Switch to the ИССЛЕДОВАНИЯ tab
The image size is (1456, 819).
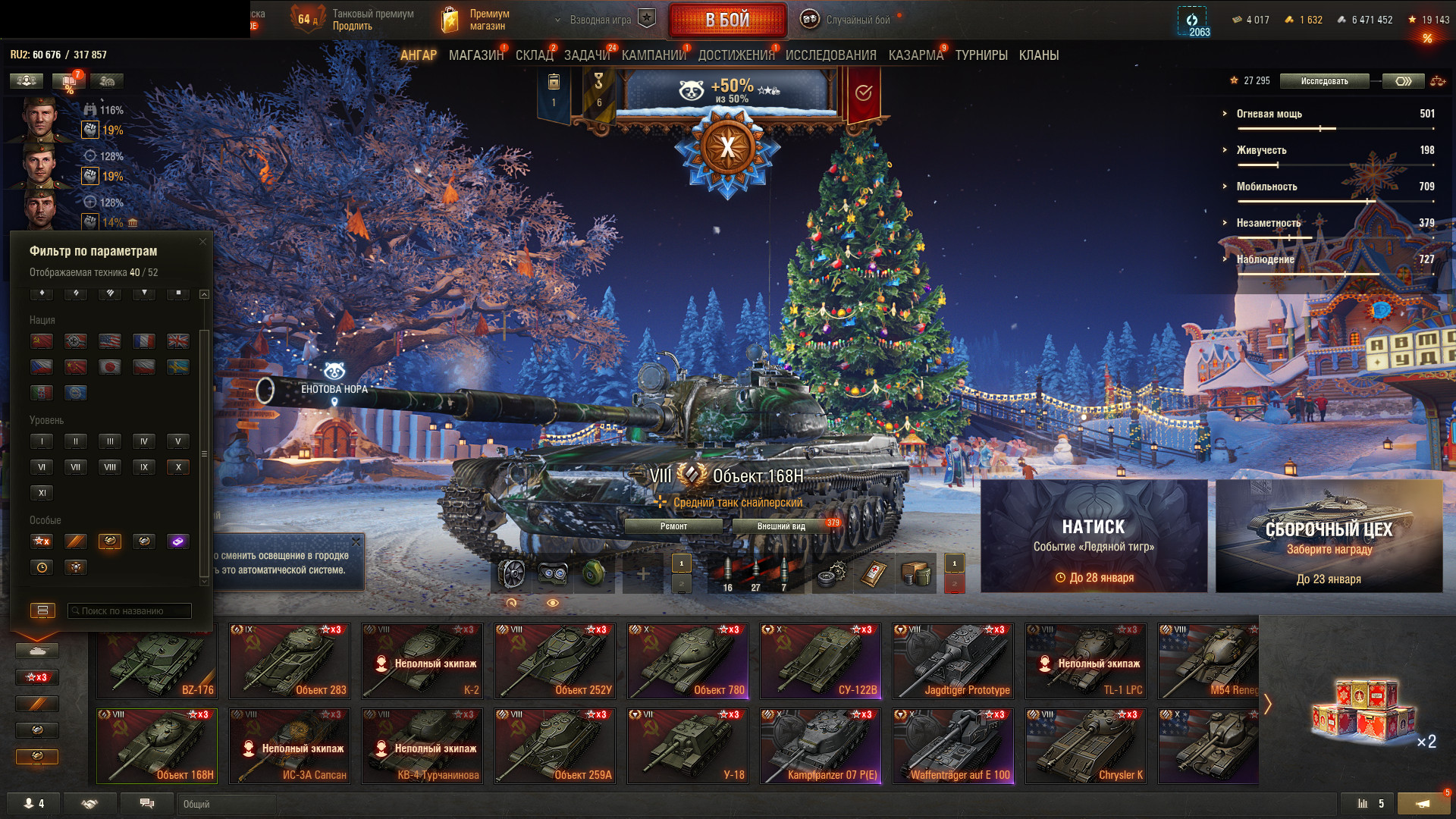point(830,55)
